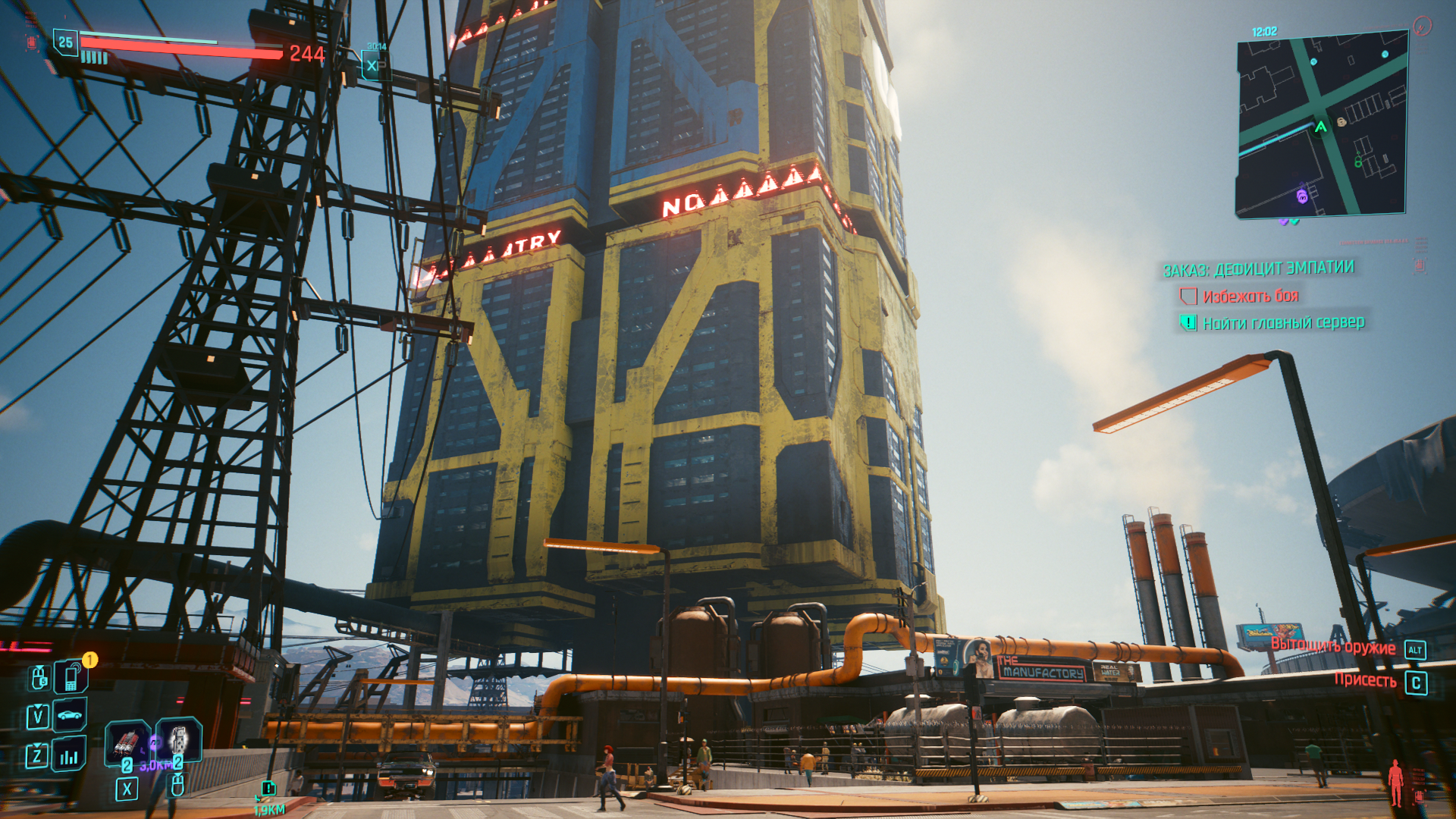Screen dimensions: 1456x819
Task: Select the car vehicle-call icon
Action: [x=70, y=715]
